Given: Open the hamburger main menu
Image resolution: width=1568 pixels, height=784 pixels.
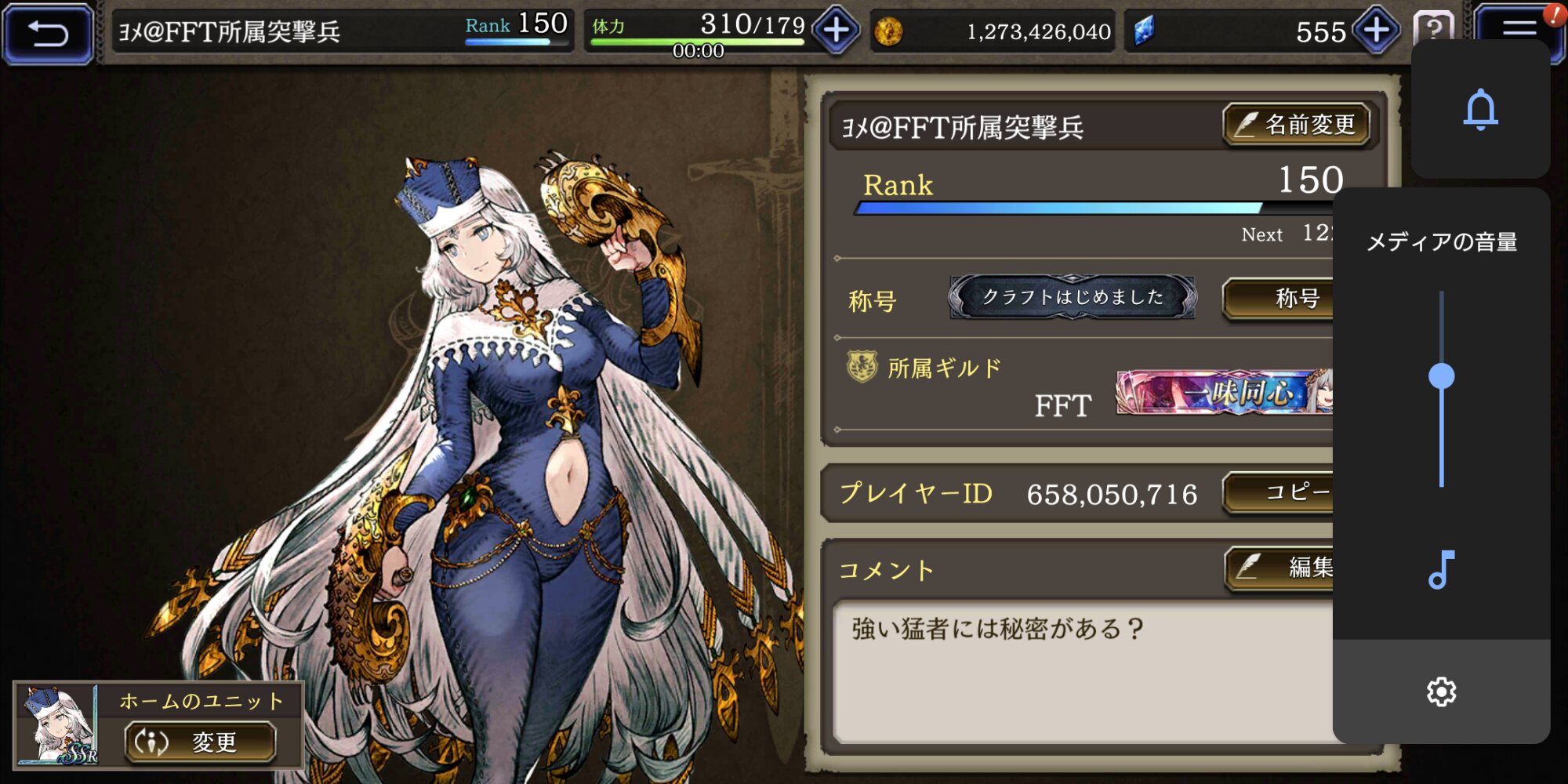Looking at the screenshot, I should pyautogui.click(x=1518, y=30).
